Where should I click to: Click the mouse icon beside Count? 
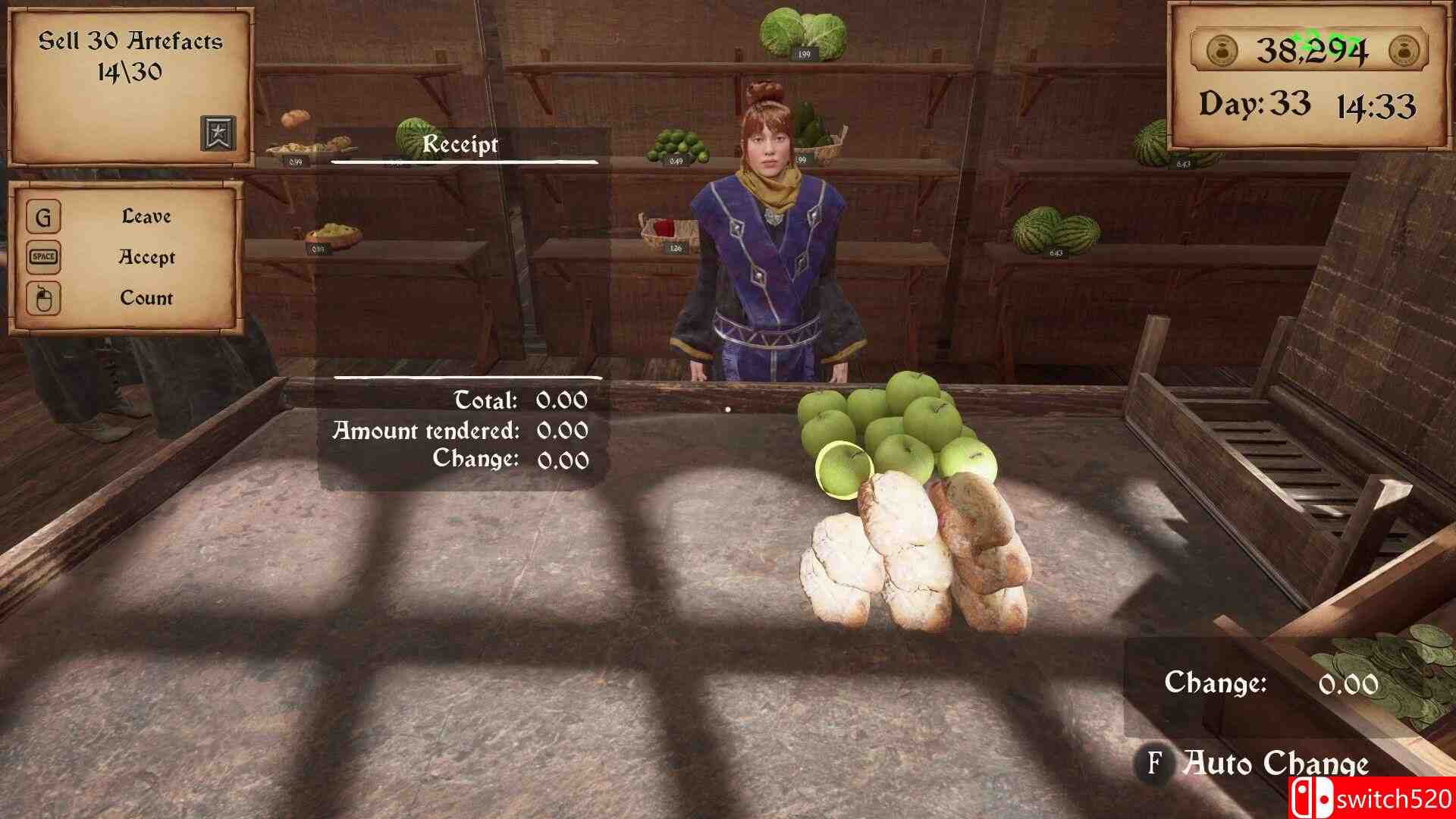43,299
